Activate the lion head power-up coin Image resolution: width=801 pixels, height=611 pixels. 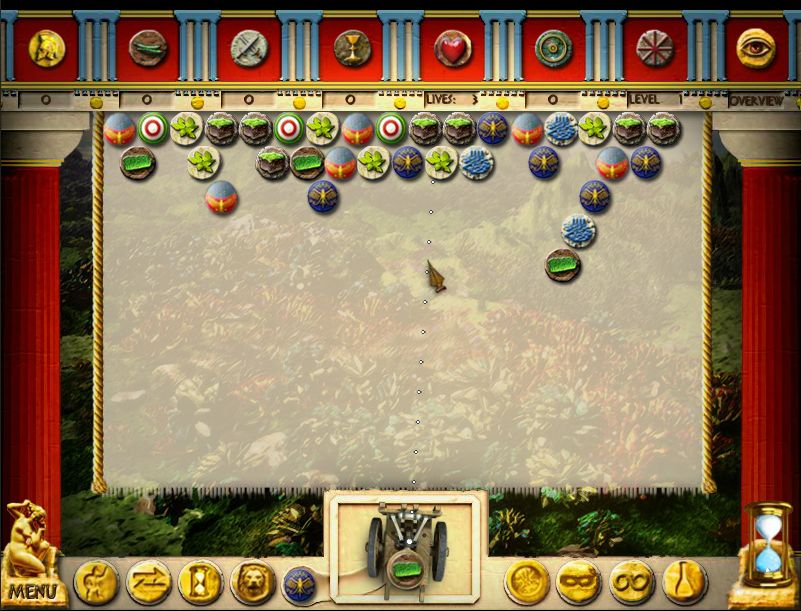(x=252, y=581)
